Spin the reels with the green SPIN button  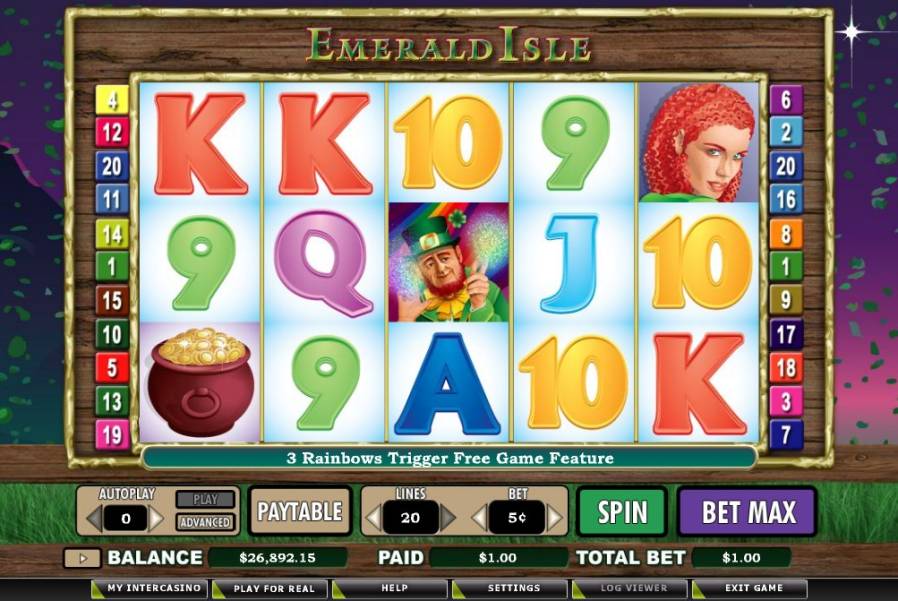pos(622,512)
